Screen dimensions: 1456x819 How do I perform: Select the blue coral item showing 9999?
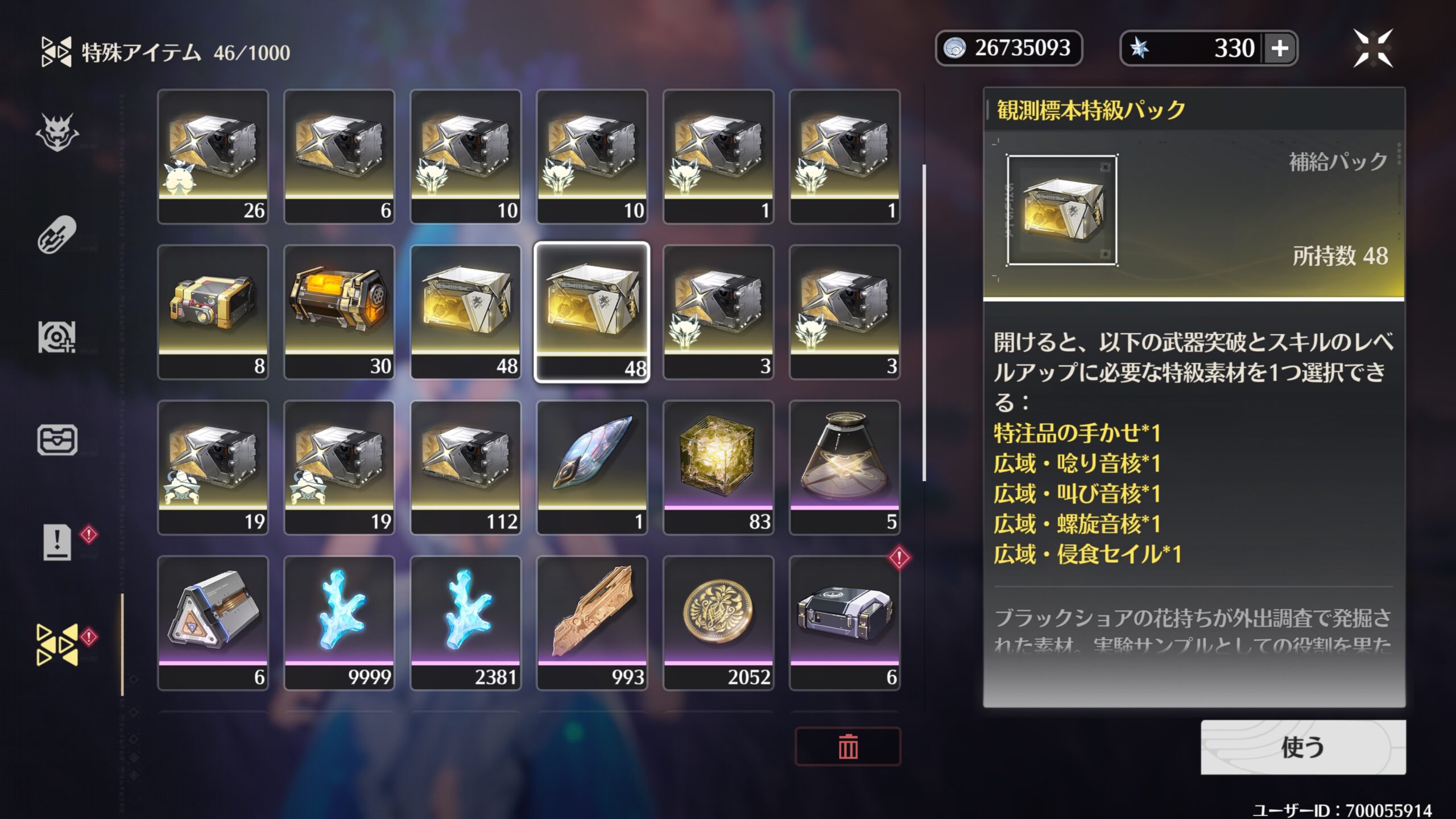tap(339, 623)
